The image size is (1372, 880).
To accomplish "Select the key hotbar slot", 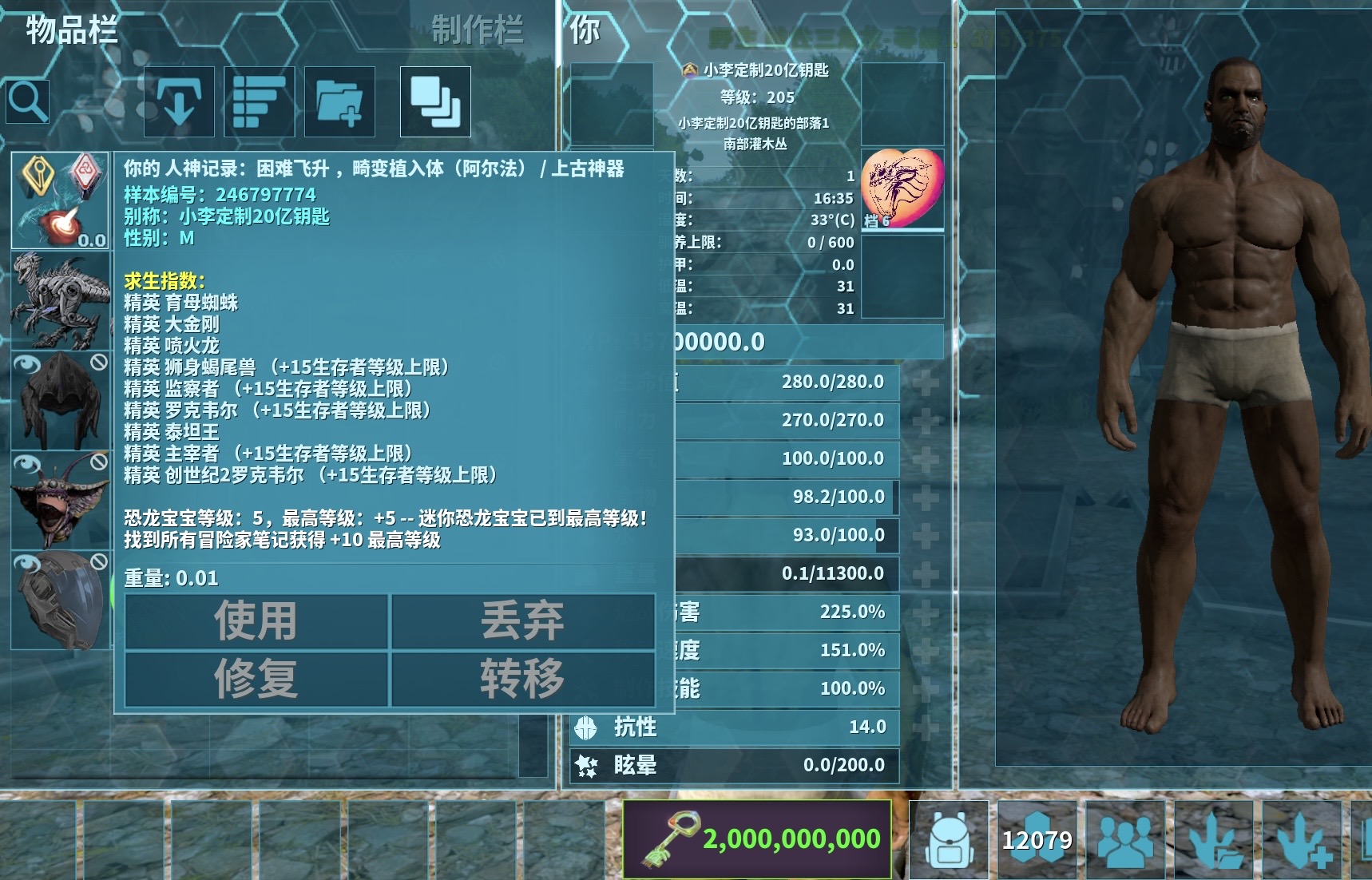I will pyautogui.click(x=756, y=838).
